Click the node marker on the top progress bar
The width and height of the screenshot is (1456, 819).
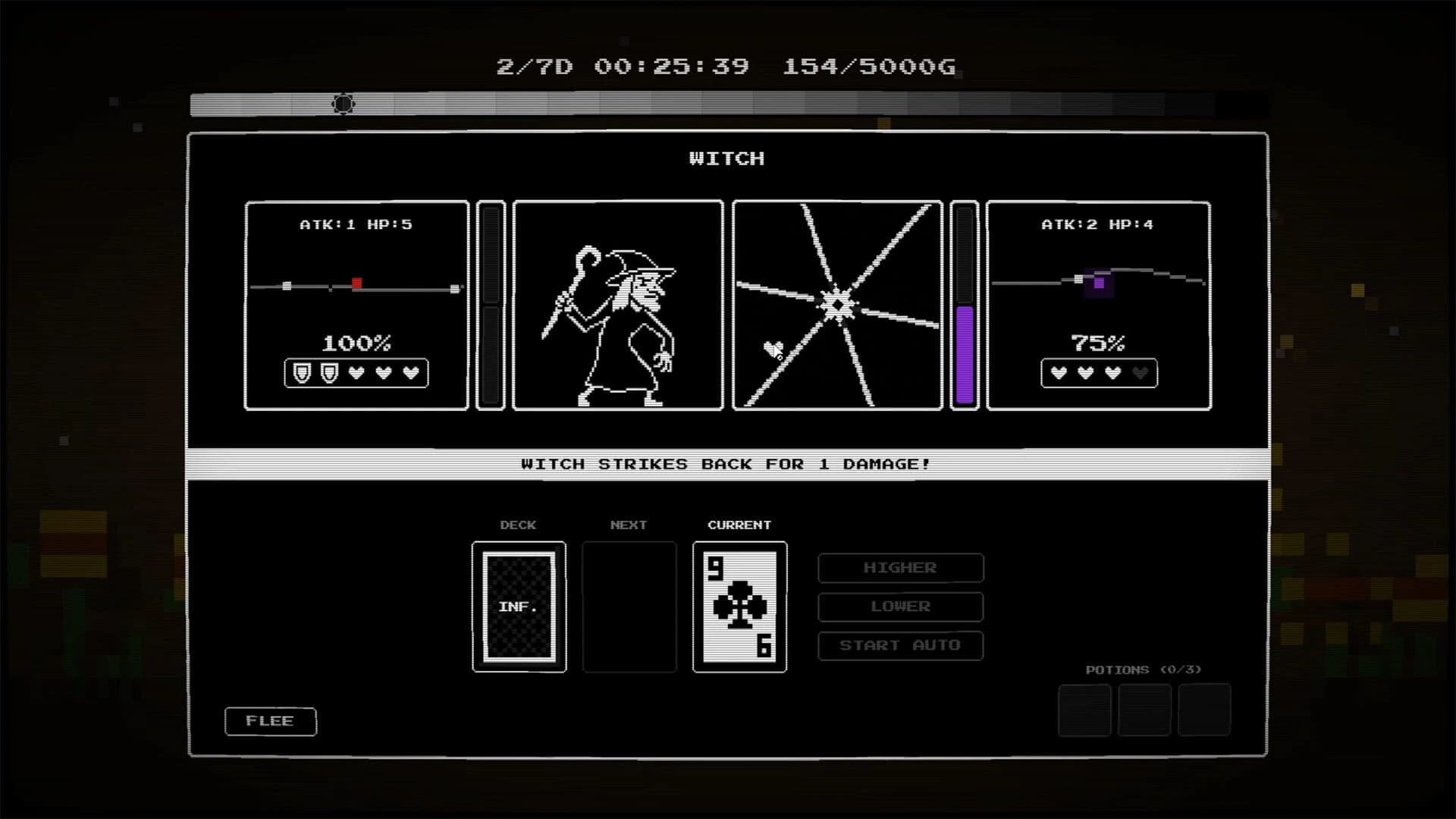[343, 105]
